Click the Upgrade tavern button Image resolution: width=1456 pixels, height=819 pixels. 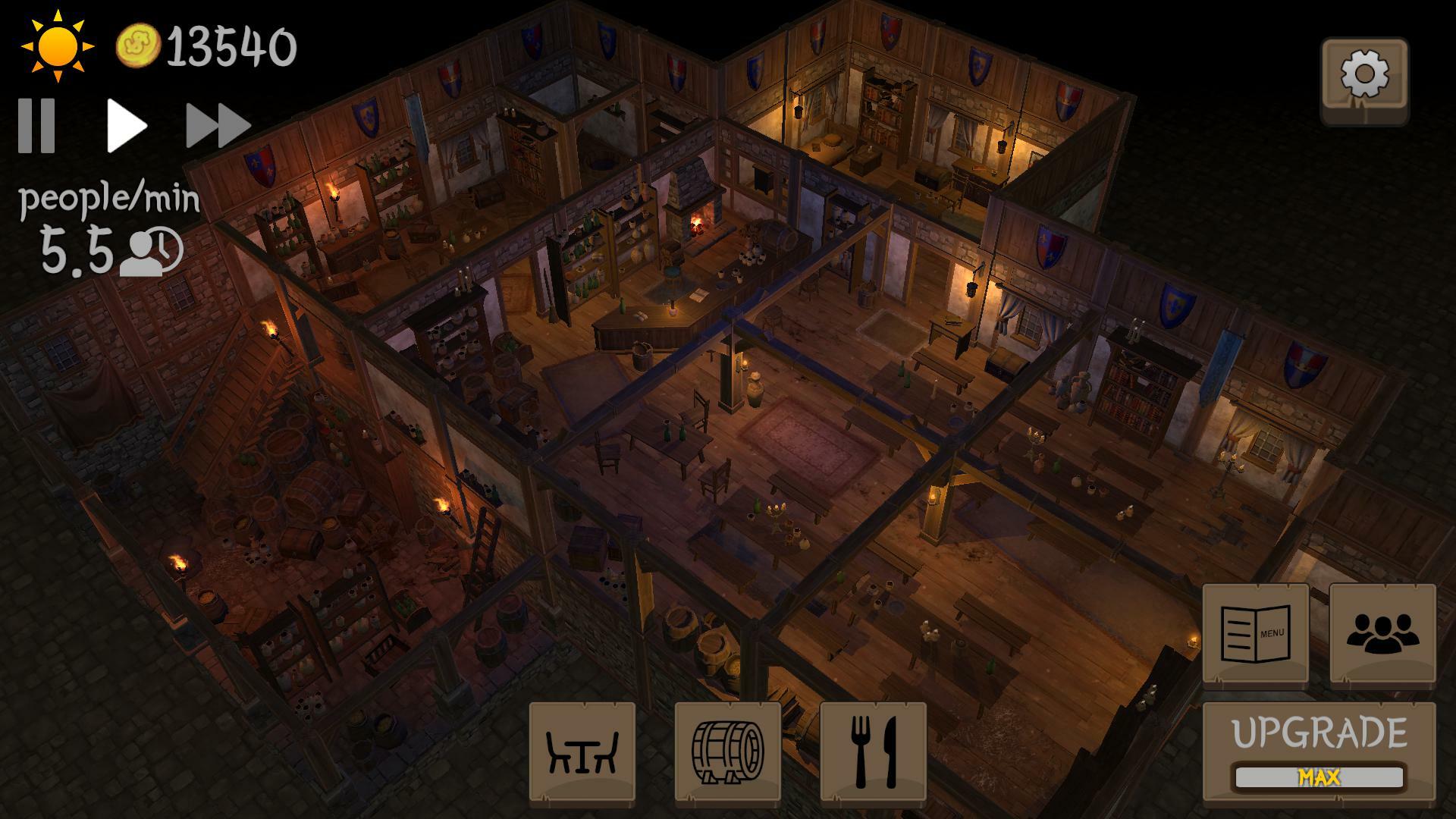[x=1319, y=751]
